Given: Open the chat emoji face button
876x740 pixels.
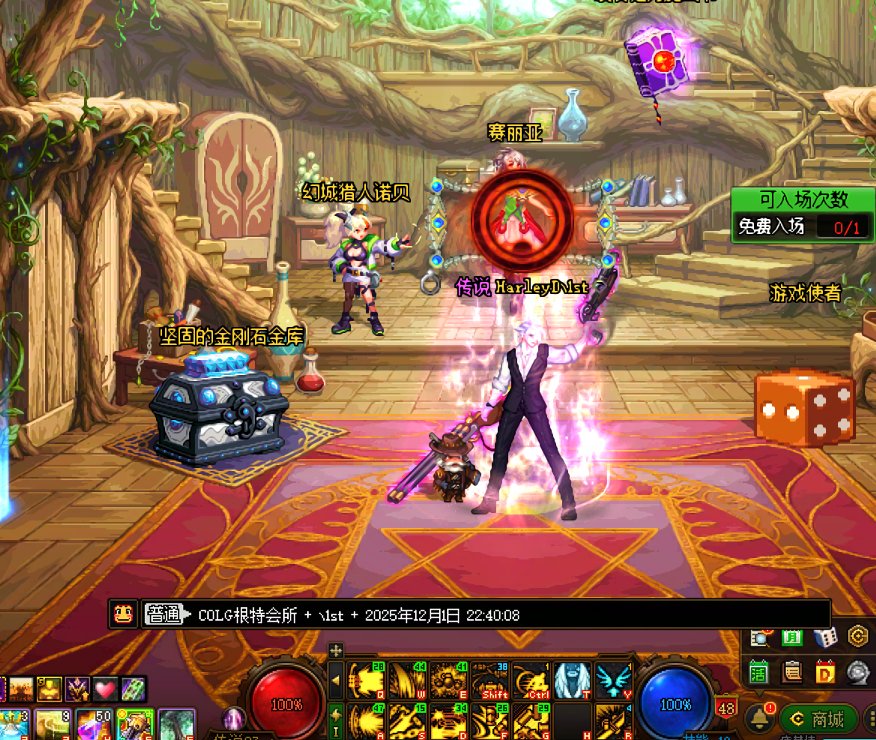Looking at the screenshot, I should [x=124, y=614].
